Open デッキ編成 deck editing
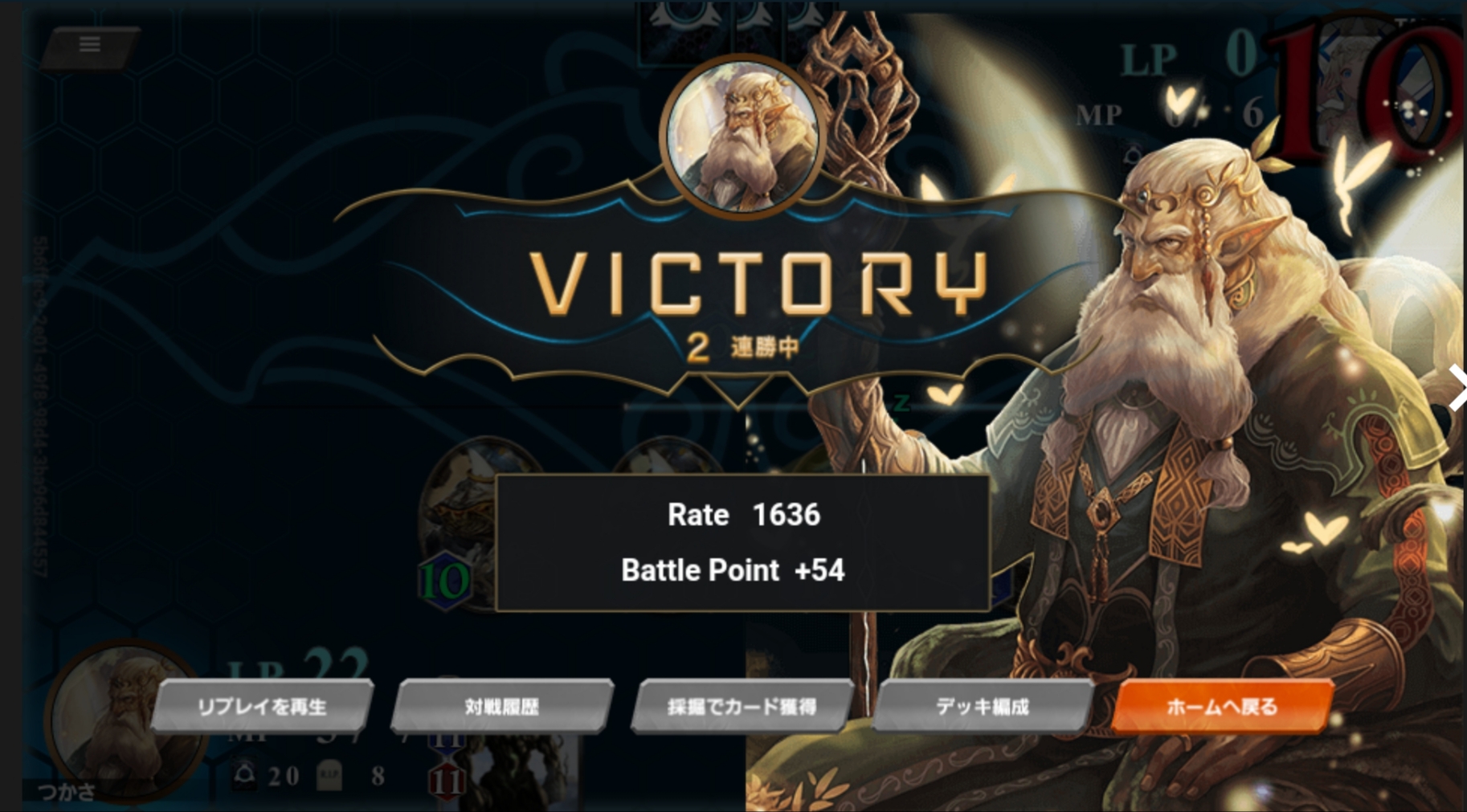1467x812 pixels. tap(982, 707)
